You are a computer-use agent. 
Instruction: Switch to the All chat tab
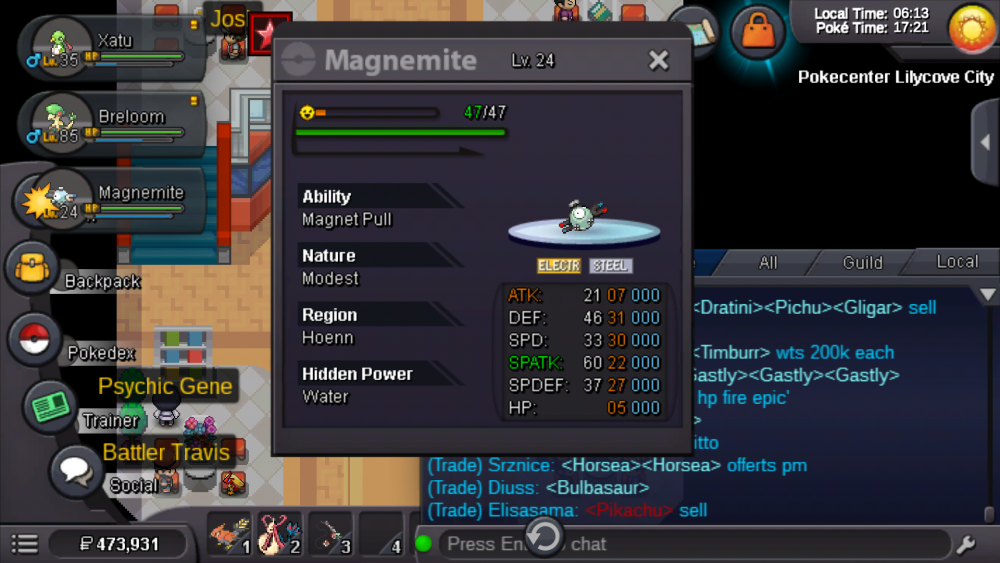point(768,263)
